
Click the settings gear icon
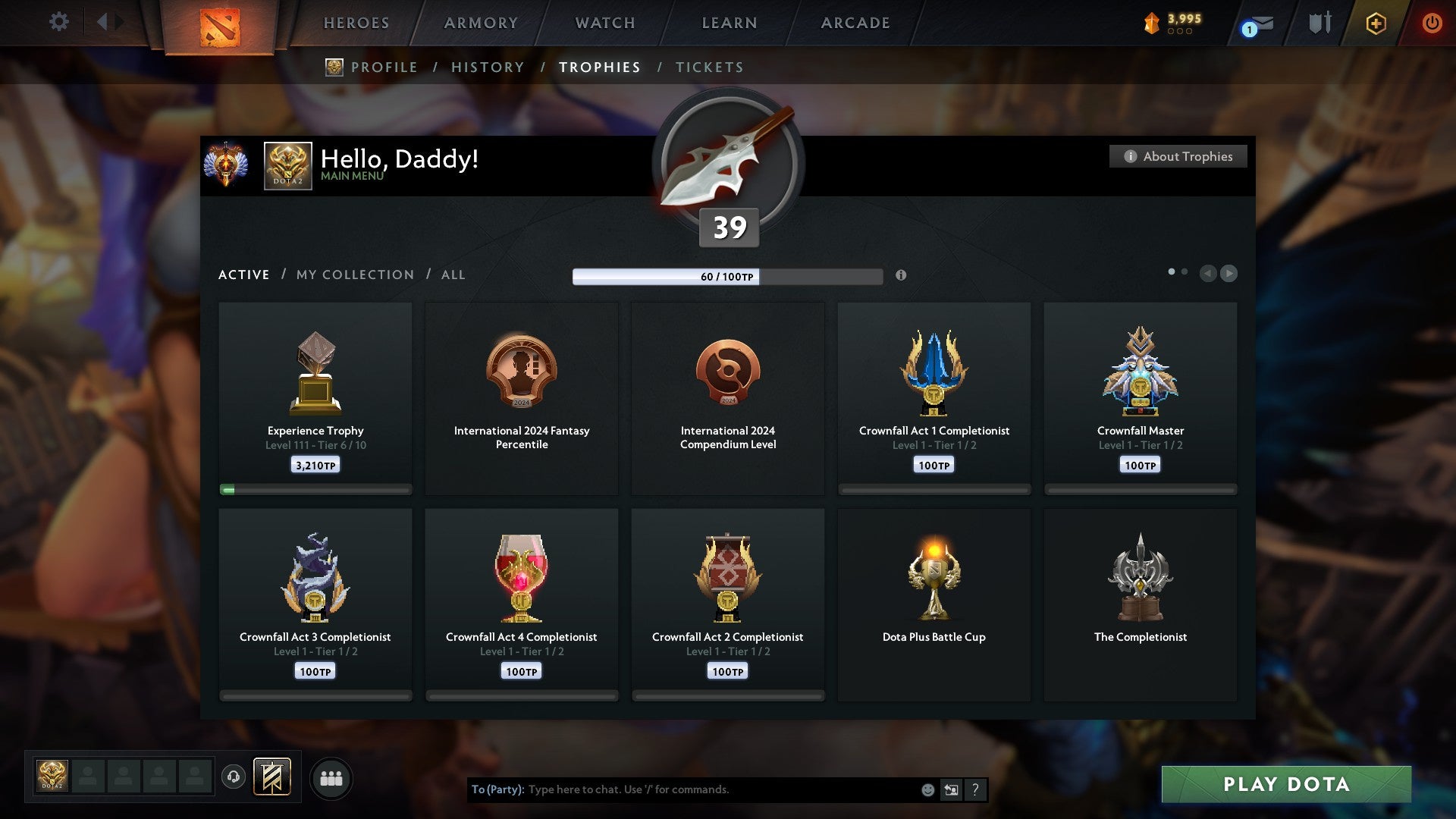(x=58, y=21)
